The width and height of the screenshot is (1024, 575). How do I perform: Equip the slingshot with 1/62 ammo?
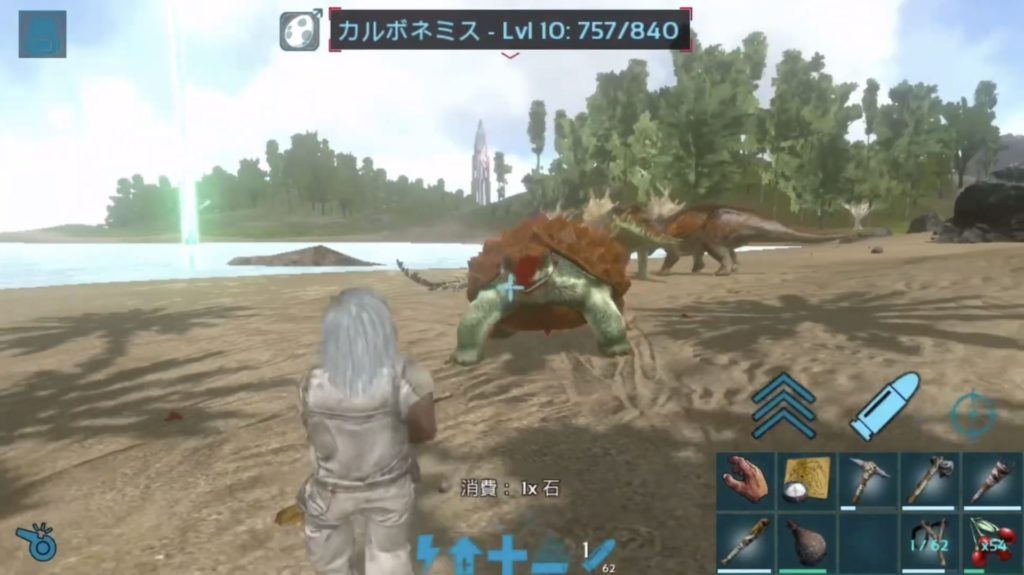[931, 542]
